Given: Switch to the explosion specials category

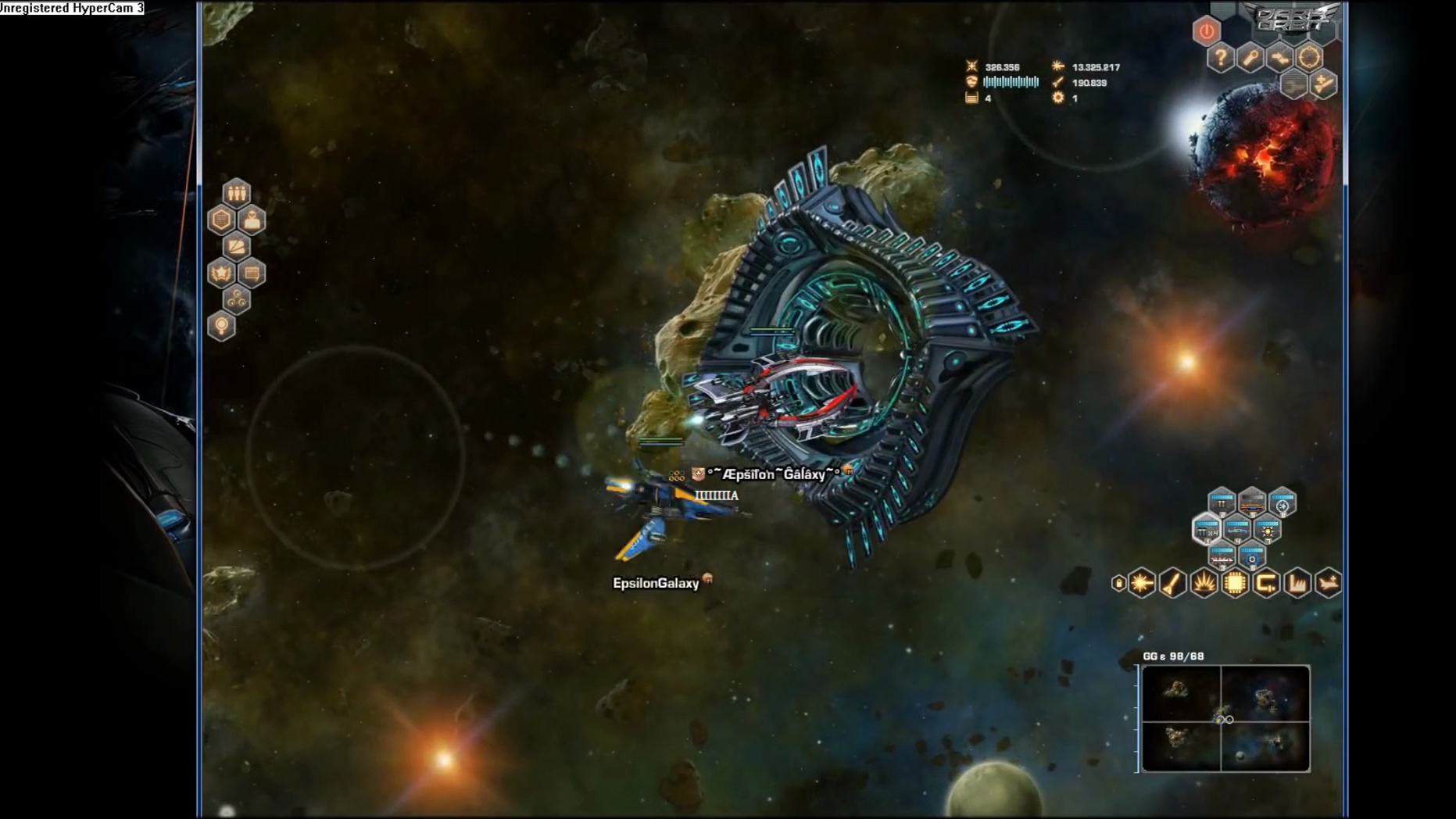Looking at the screenshot, I should click(1204, 583).
